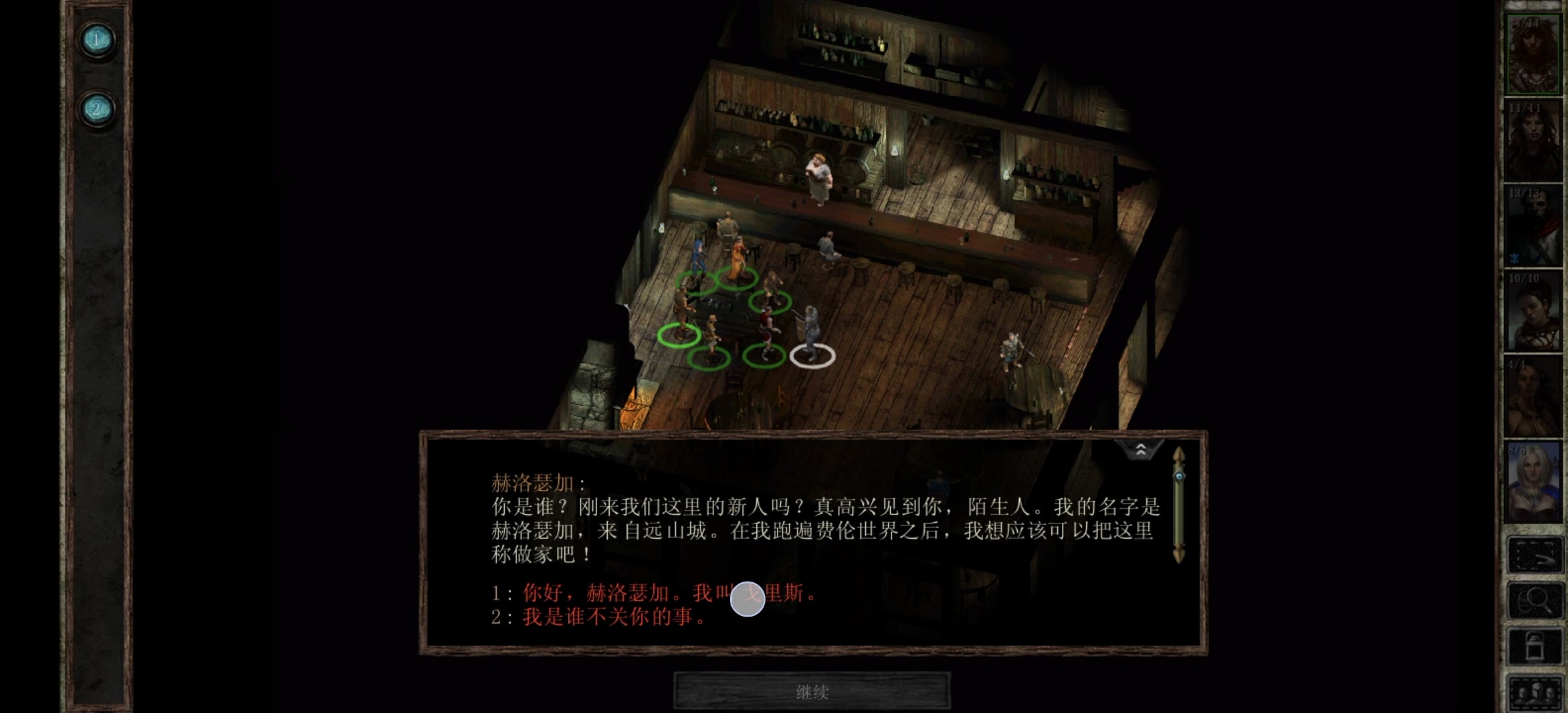The image size is (1568, 713).
Task: Choose reply 1: 你好，赫洛瑟加
Action: point(667,593)
